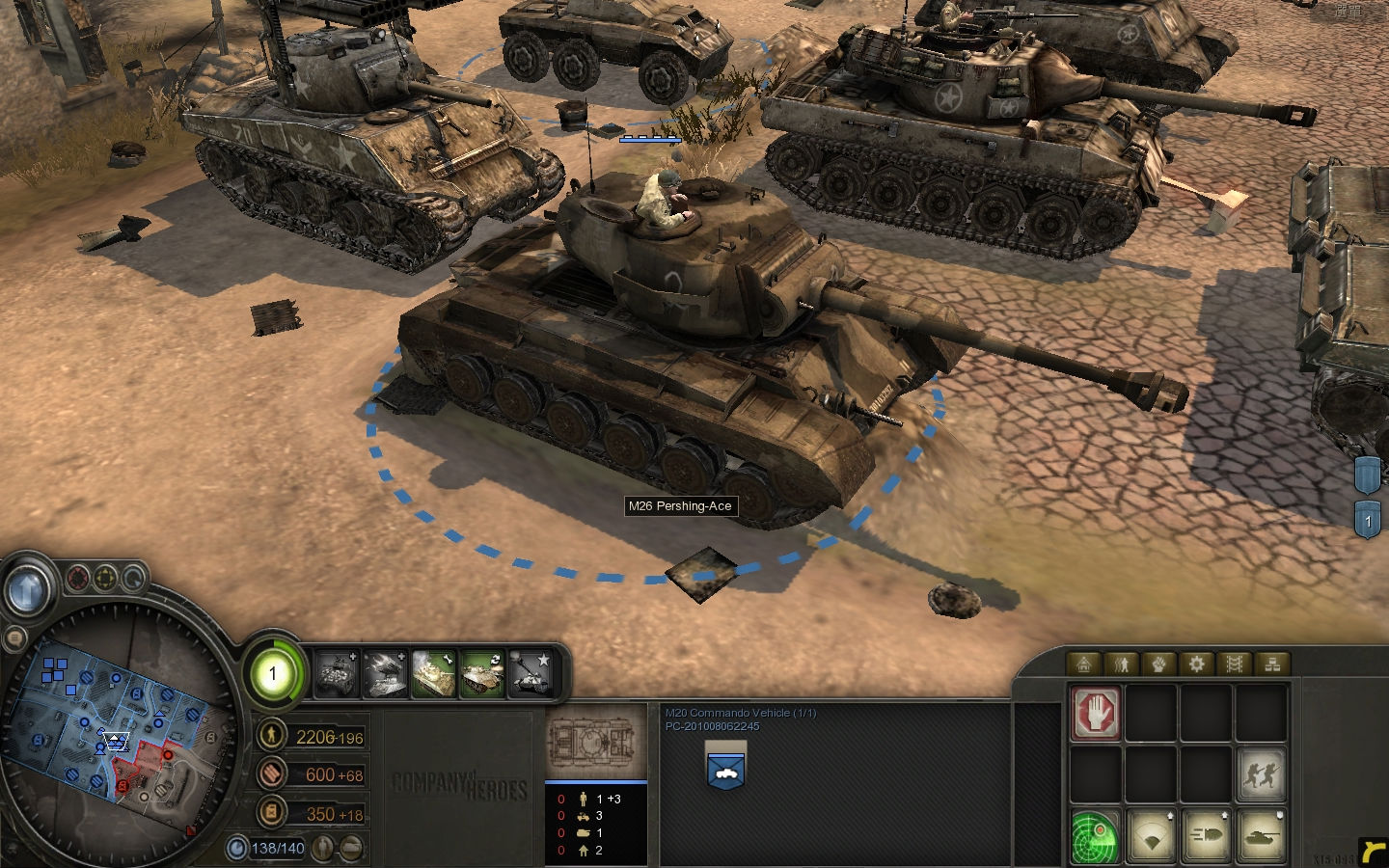Open the house-icon tab in command panel
This screenshot has width=1389, height=868.
pos(1084,664)
